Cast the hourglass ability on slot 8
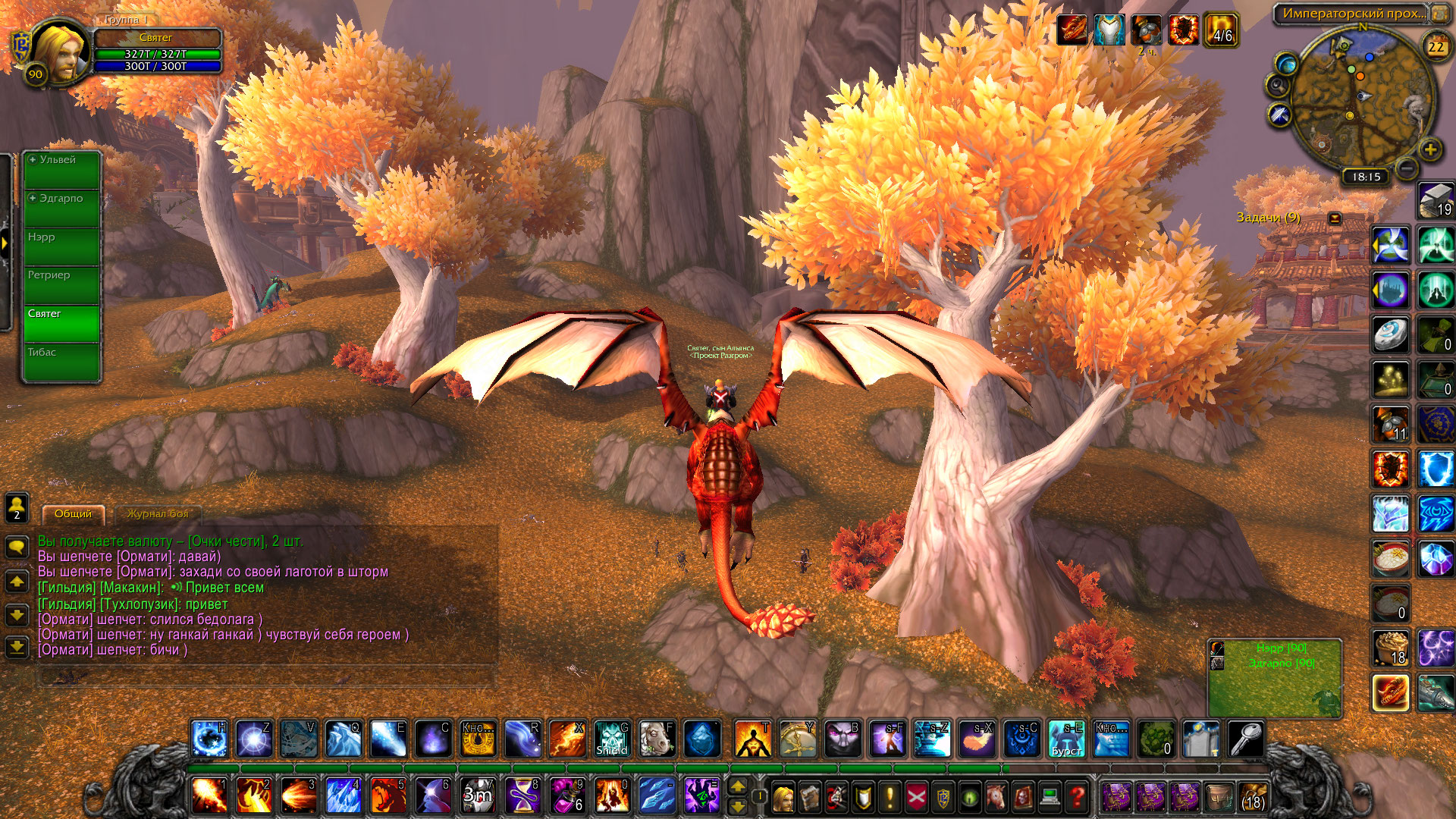Screen dimensions: 1456x819 tap(522, 796)
